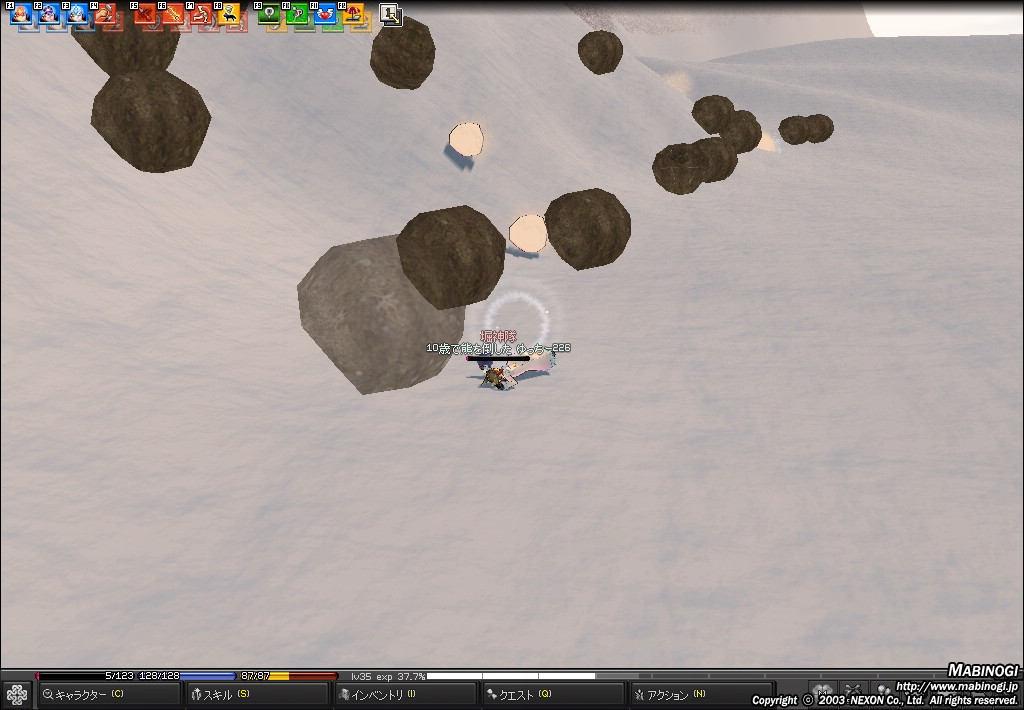Activate the F5 red combat skill
The width and height of the screenshot is (1024, 710).
pos(145,14)
